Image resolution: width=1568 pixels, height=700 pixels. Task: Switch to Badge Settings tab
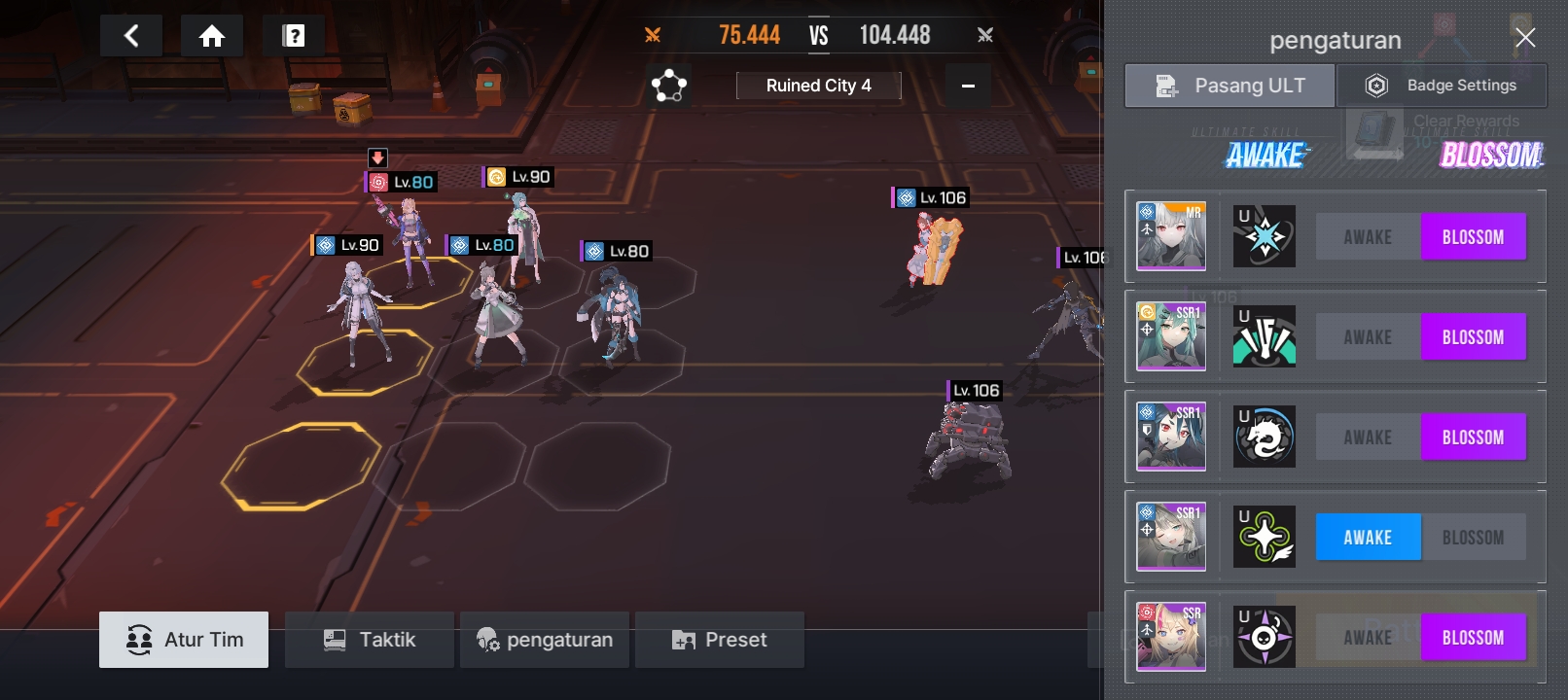click(1443, 86)
